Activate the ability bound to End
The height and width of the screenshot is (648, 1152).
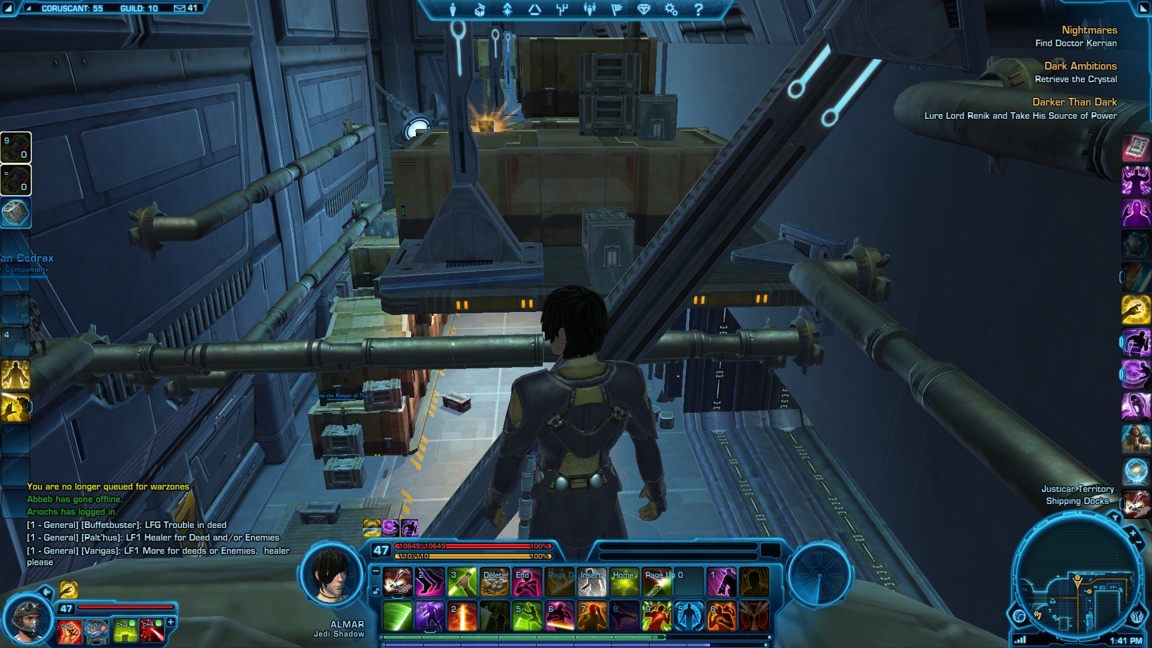(526, 582)
